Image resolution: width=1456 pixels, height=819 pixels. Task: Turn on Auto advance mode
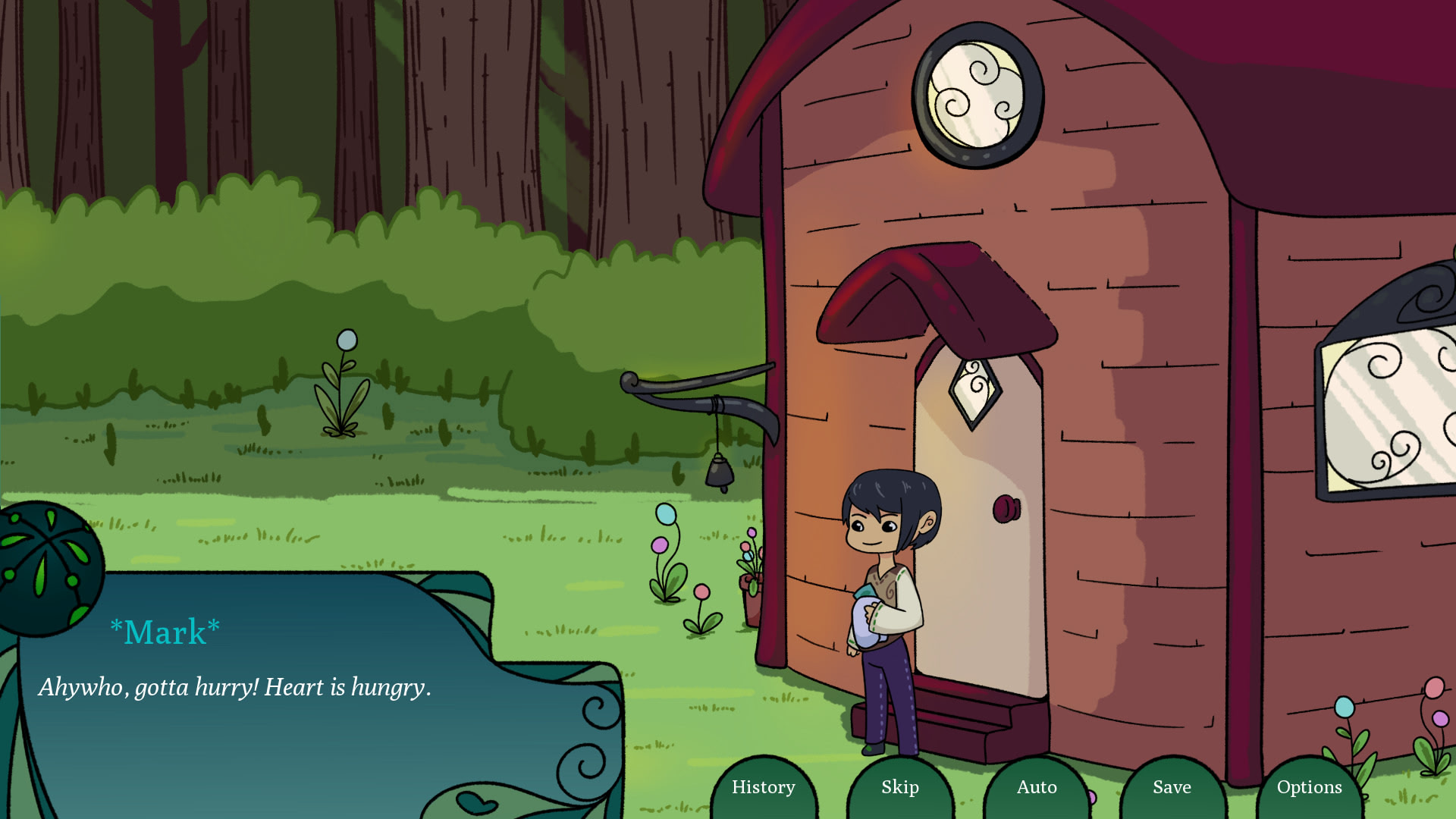pyautogui.click(x=1037, y=787)
